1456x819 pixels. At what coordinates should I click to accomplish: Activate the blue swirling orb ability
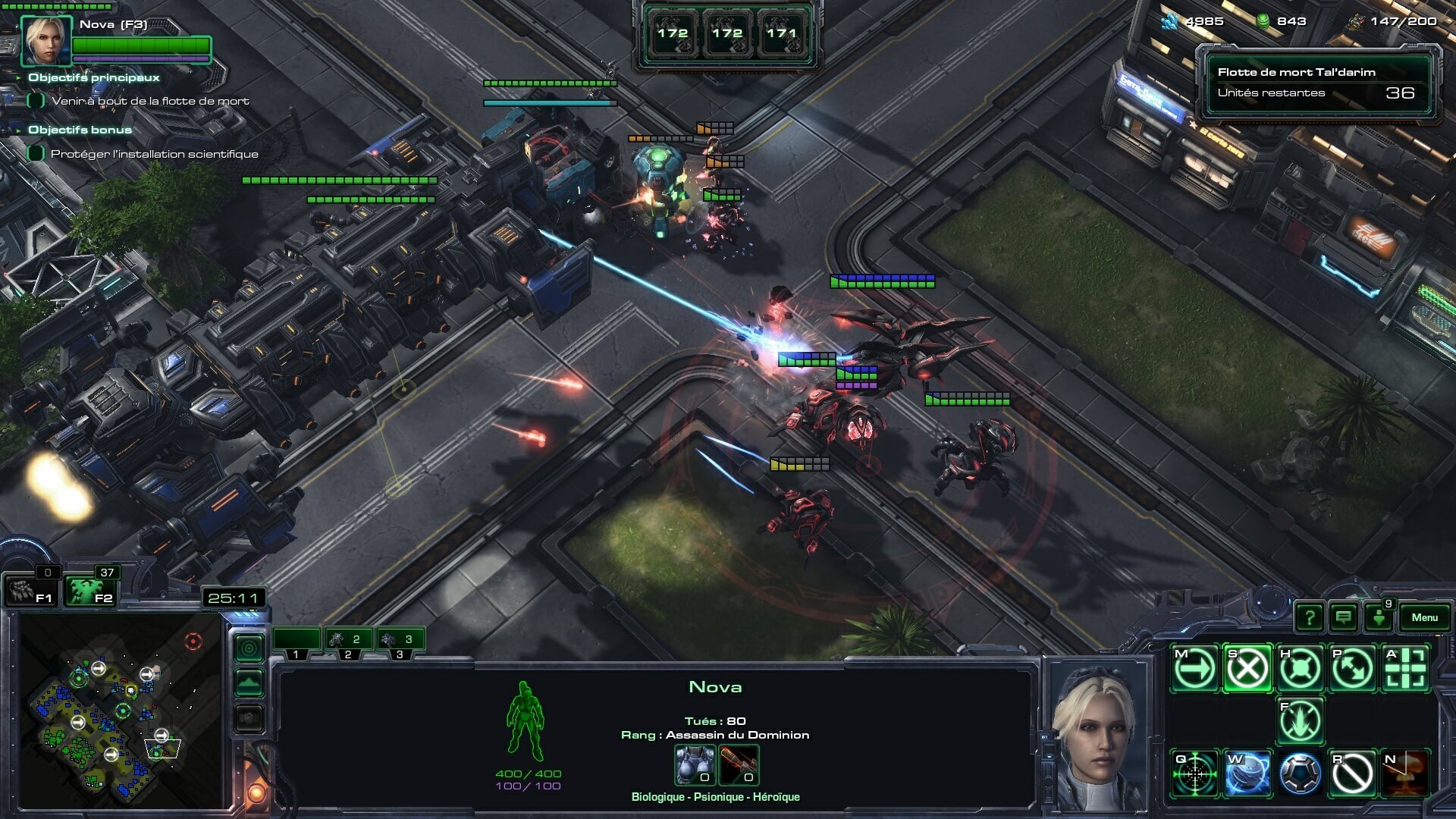coord(1247,773)
